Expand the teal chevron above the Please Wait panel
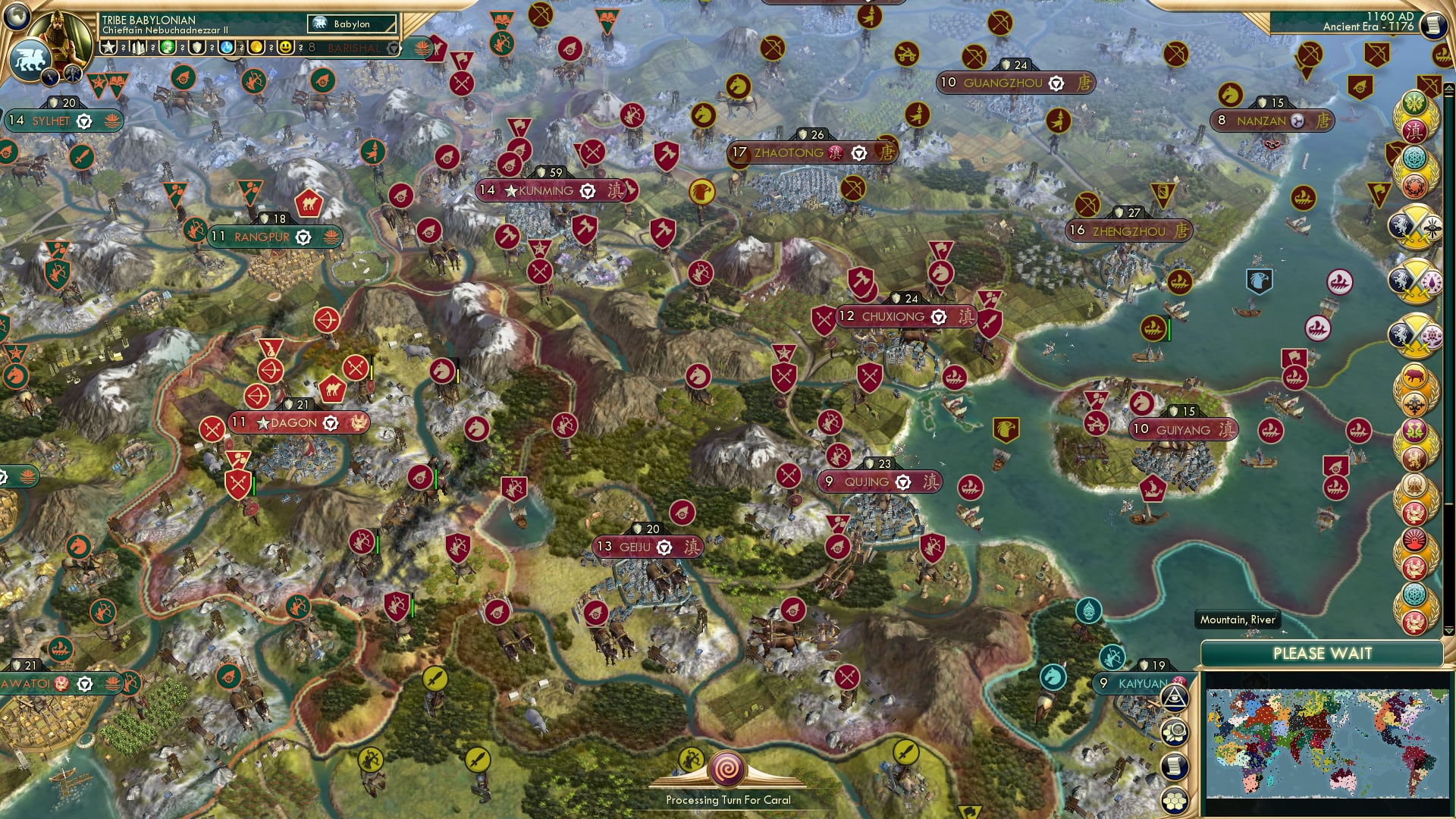Image resolution: width=1456 pixels, height=819 pixels. [x=1448, y=630]
